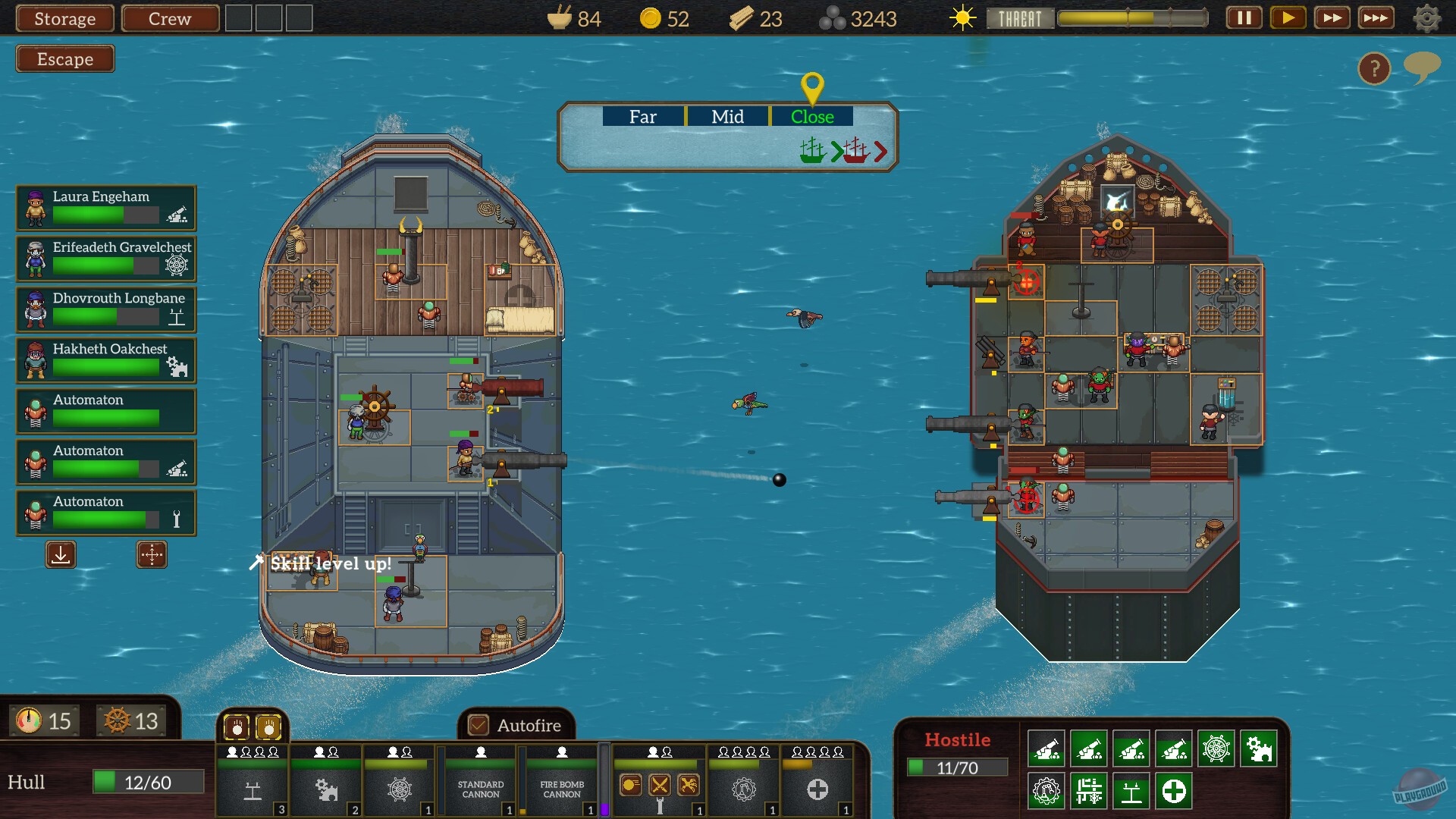The height and width of the screenshot is (819, 1456).
Task: Select the Fire Bomb Cannon station
Action: tap(562, 789)
